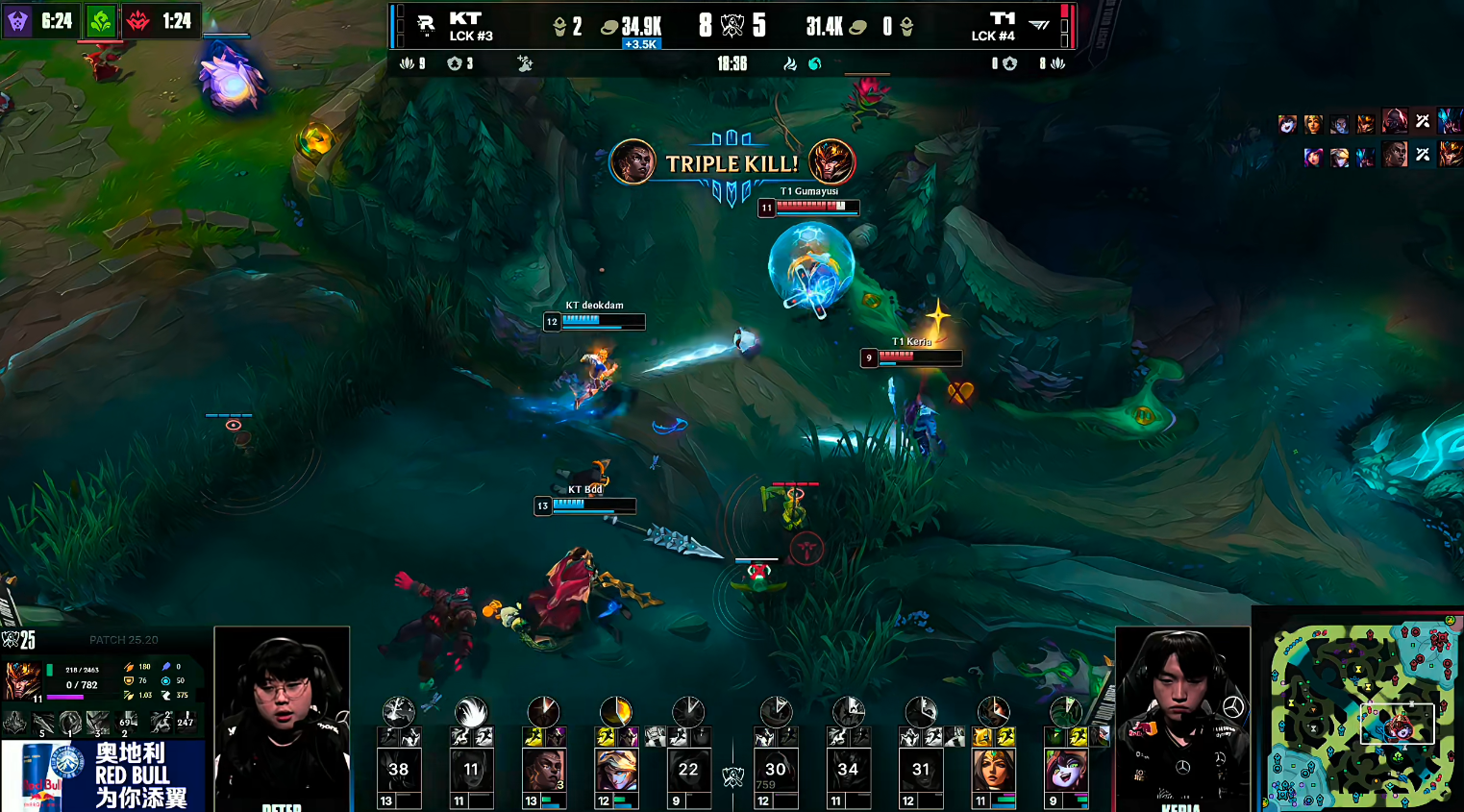Select the KT team logo on scoreboard
Viewport: 1464px width, 812px height.
[426, 25]
